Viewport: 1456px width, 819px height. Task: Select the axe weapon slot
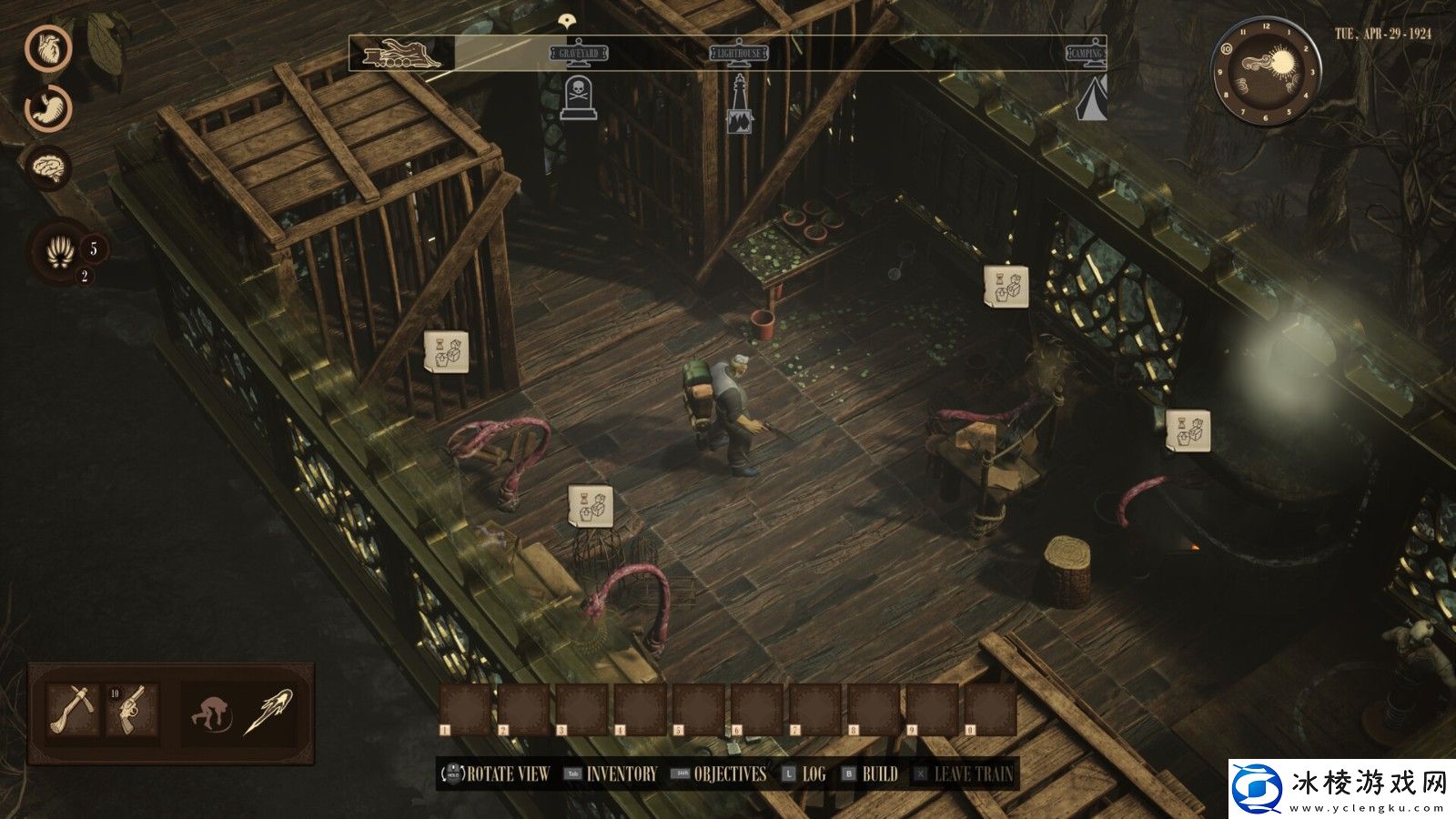tap(73, 710)
